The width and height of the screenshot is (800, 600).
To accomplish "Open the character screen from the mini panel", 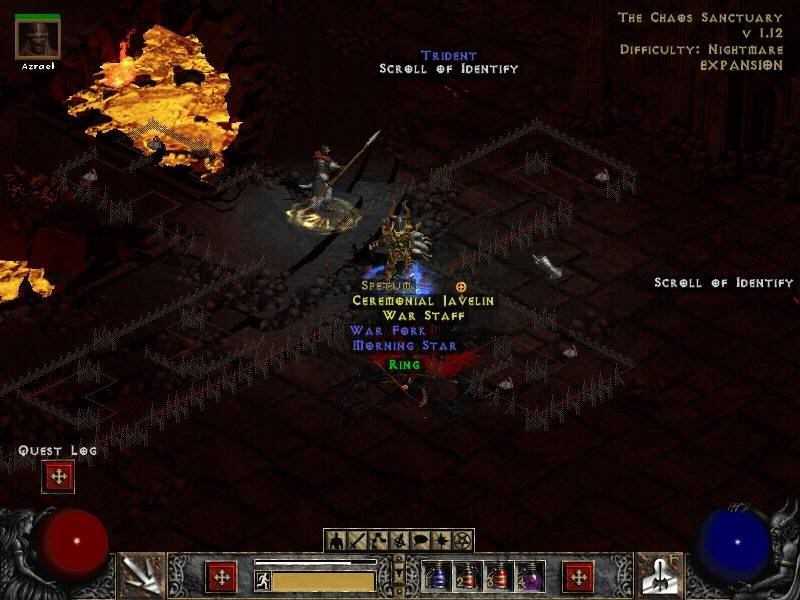I will coord(336,541).
